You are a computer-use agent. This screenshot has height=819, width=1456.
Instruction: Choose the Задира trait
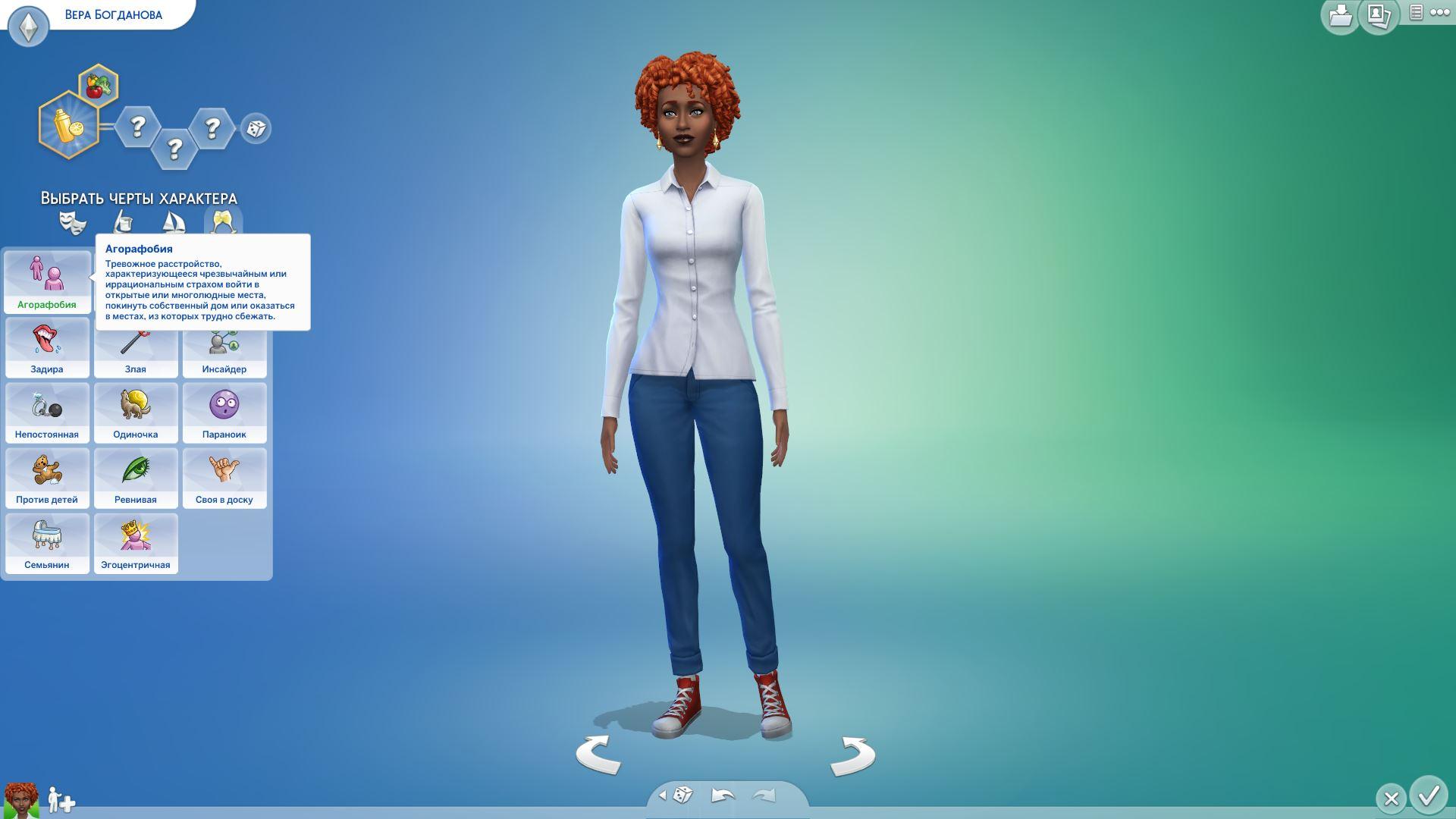coord(47,347)
